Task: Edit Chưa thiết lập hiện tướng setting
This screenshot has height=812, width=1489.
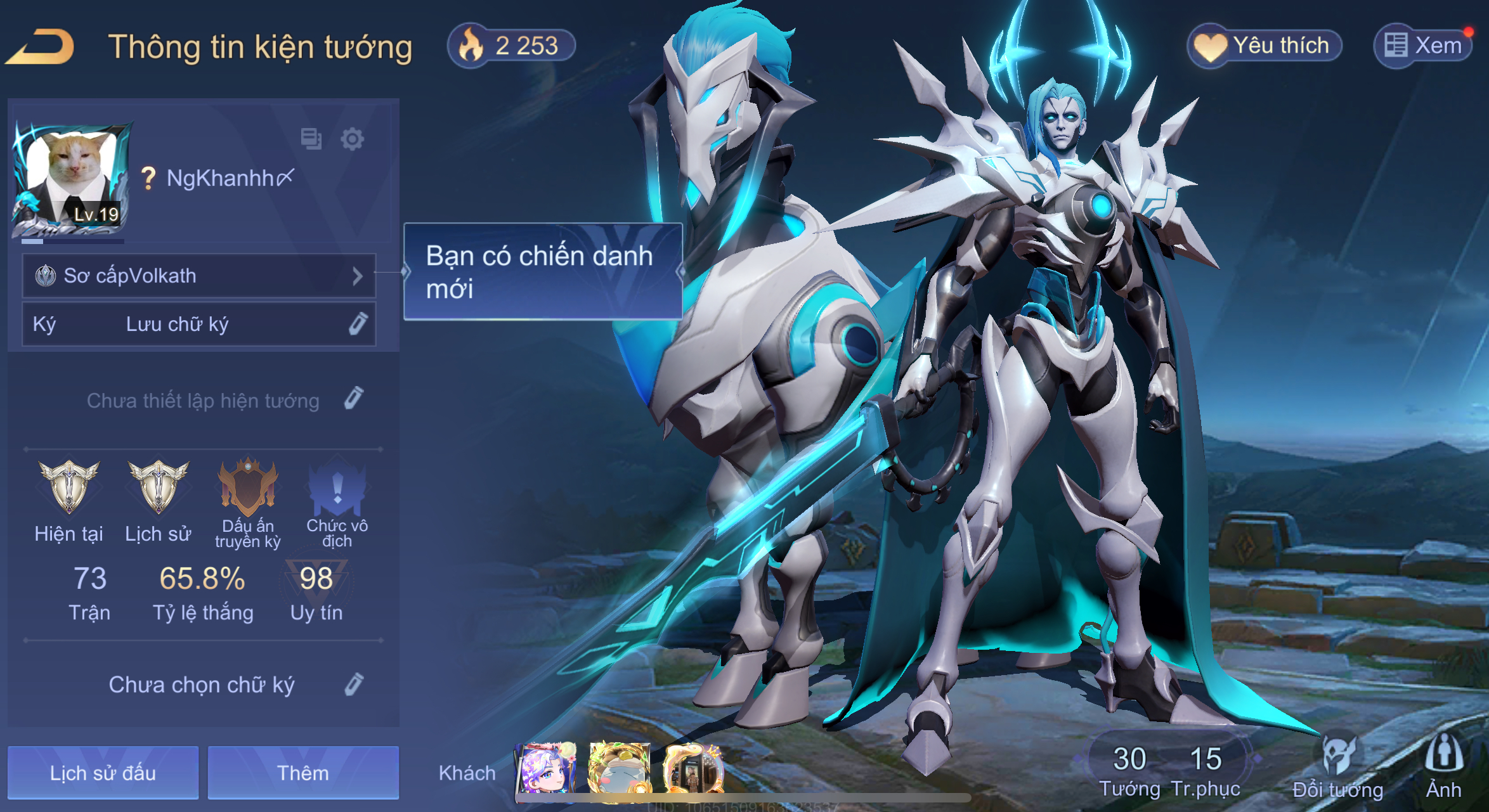Action: click(354, 399)
